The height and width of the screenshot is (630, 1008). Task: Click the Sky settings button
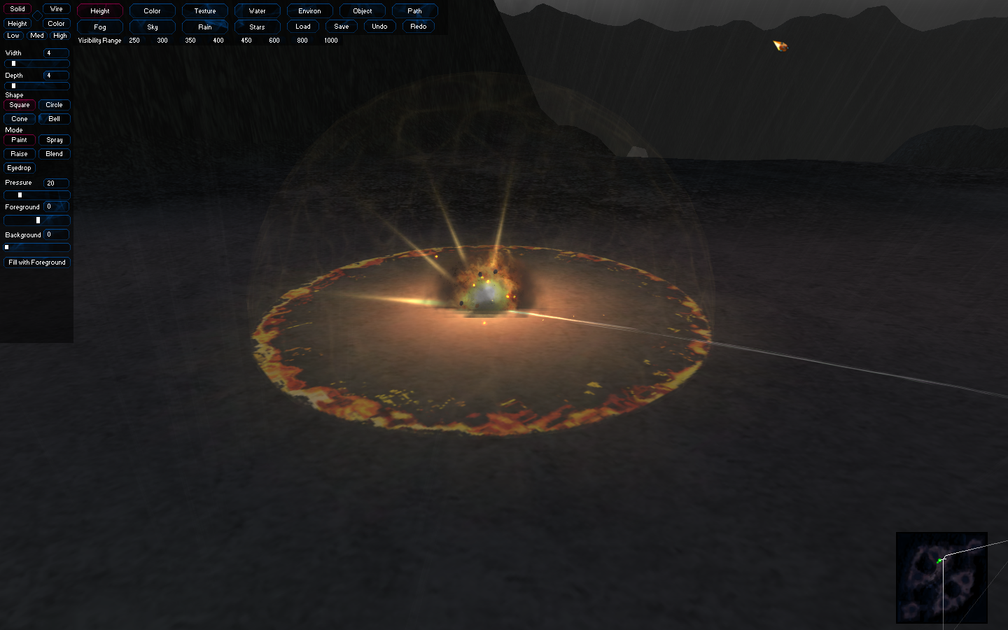pos(152,27)
